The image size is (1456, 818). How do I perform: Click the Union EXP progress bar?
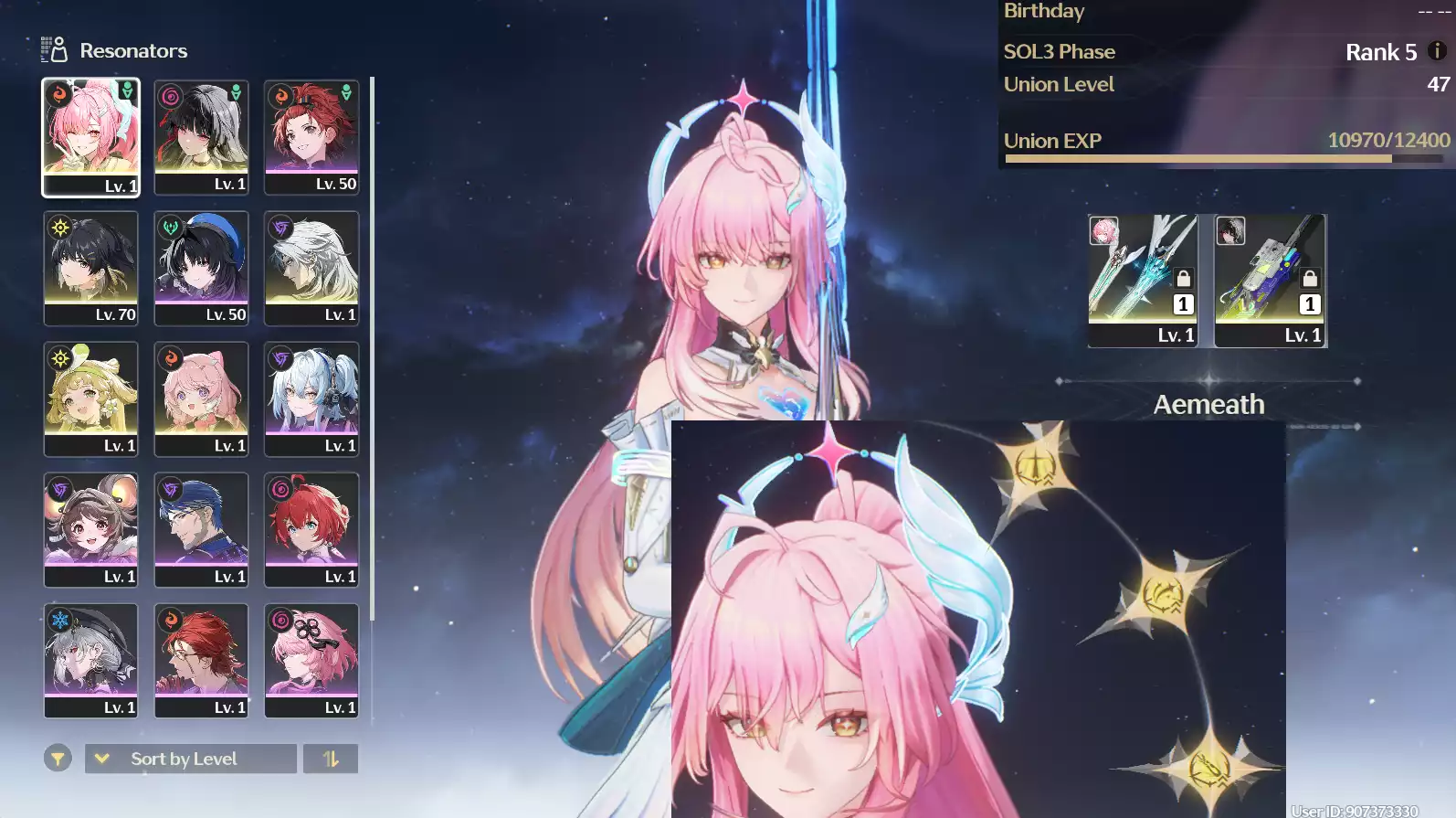coord(1224,158)
